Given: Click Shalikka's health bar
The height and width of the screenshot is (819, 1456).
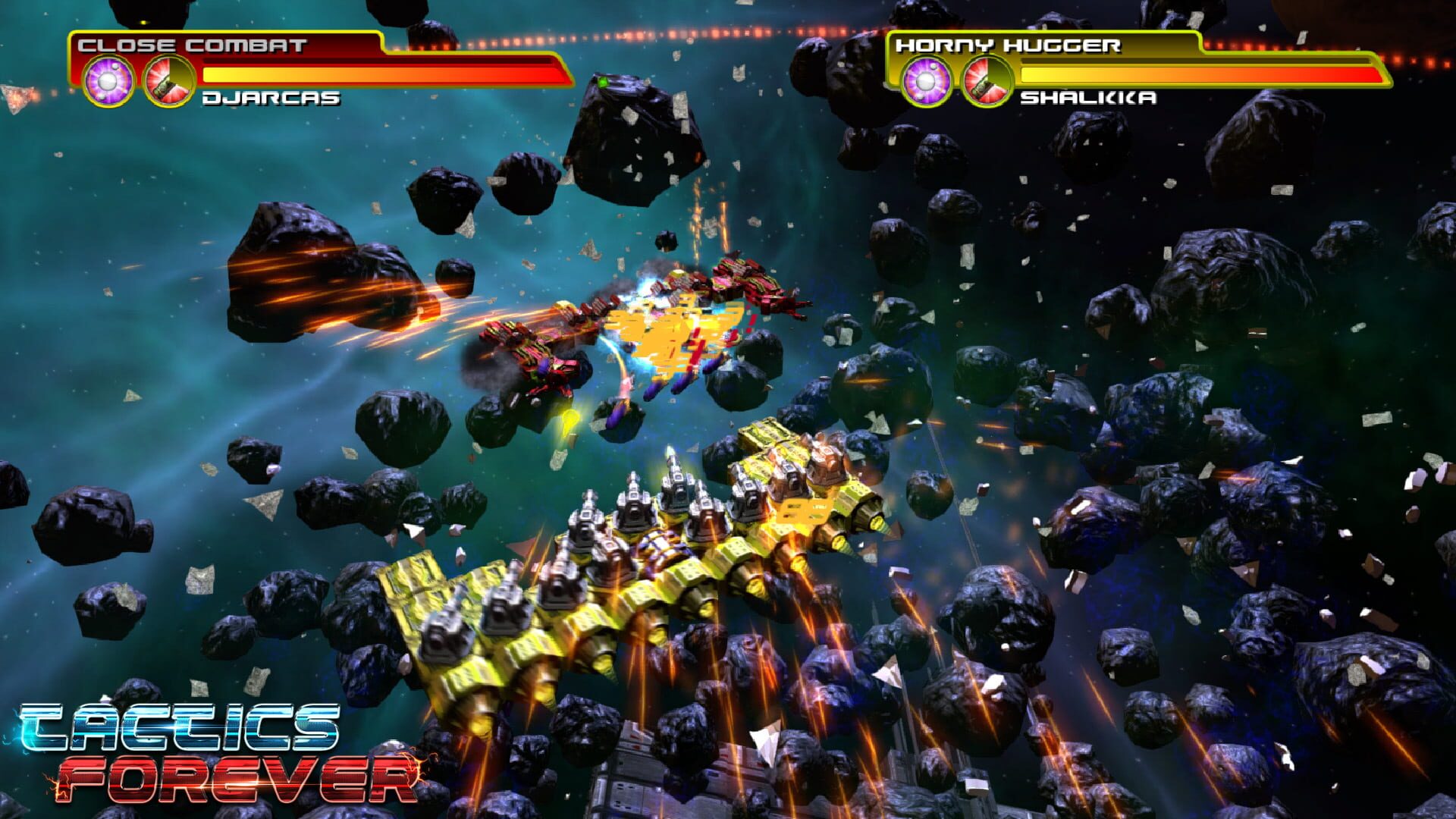Looking at the screenshot, I should pyautogui.click(x=1198, y=73).
